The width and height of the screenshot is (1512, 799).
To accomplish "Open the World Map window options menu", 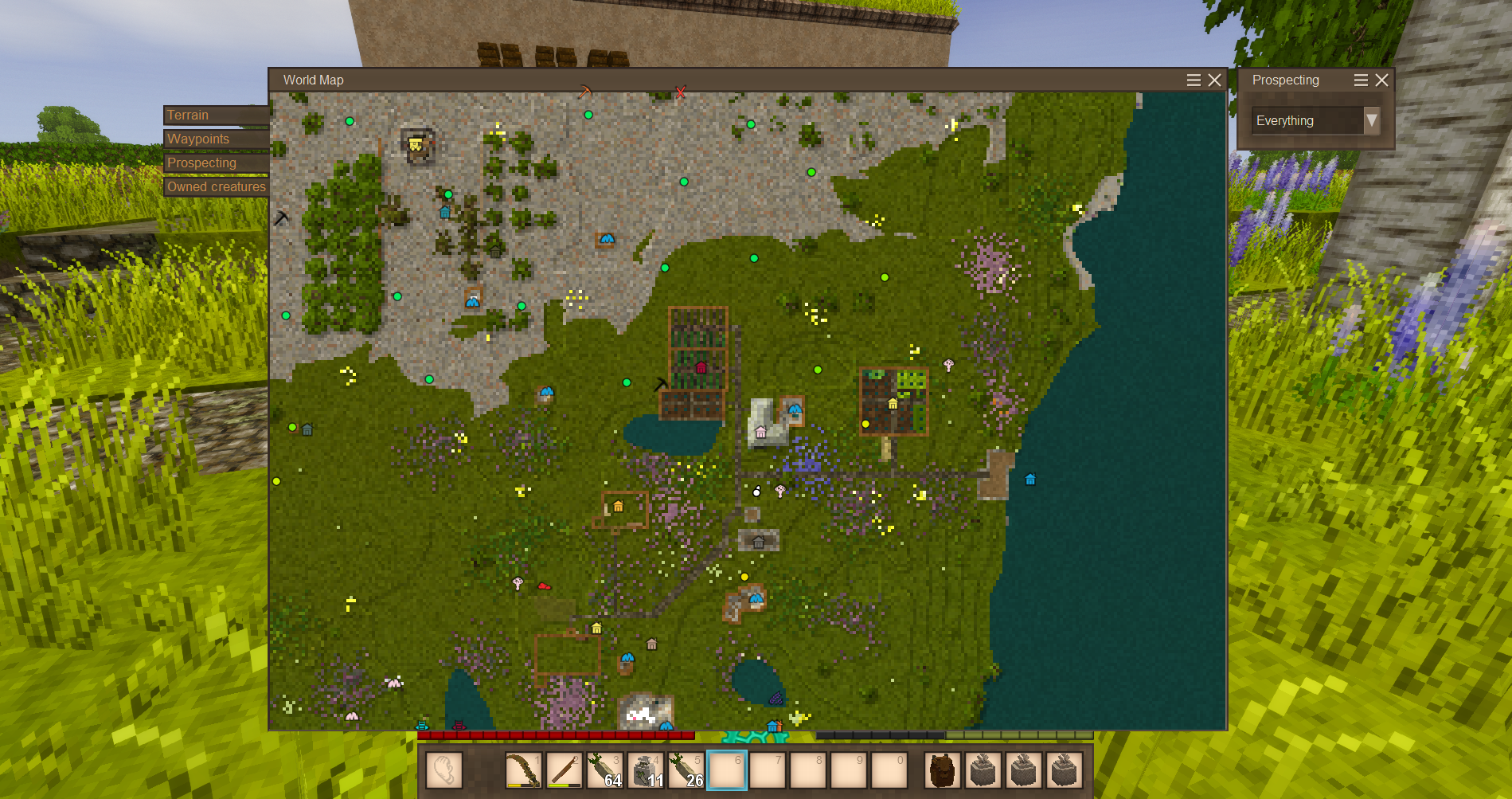I will (1194, 80).
